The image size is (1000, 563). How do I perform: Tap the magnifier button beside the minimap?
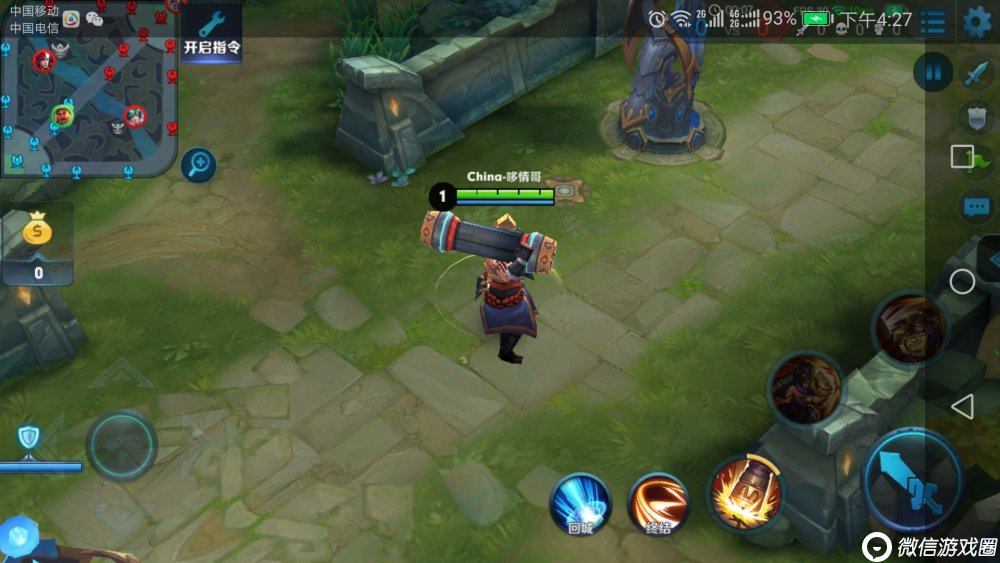coord(199,164)
